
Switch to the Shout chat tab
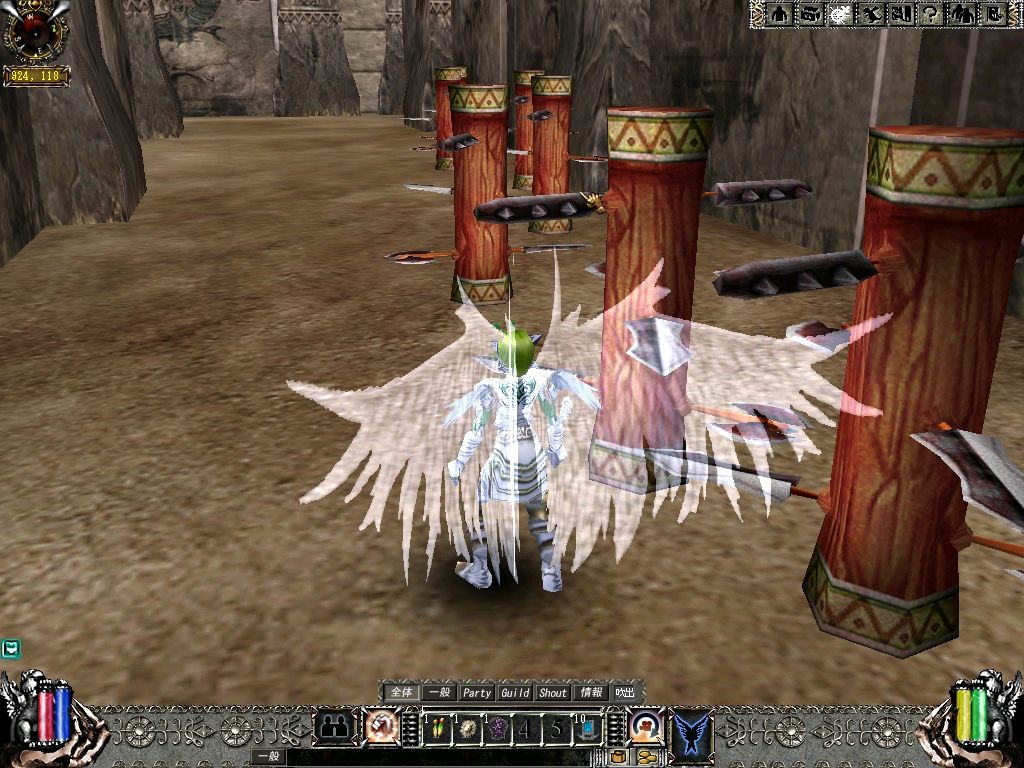point(553,692)
